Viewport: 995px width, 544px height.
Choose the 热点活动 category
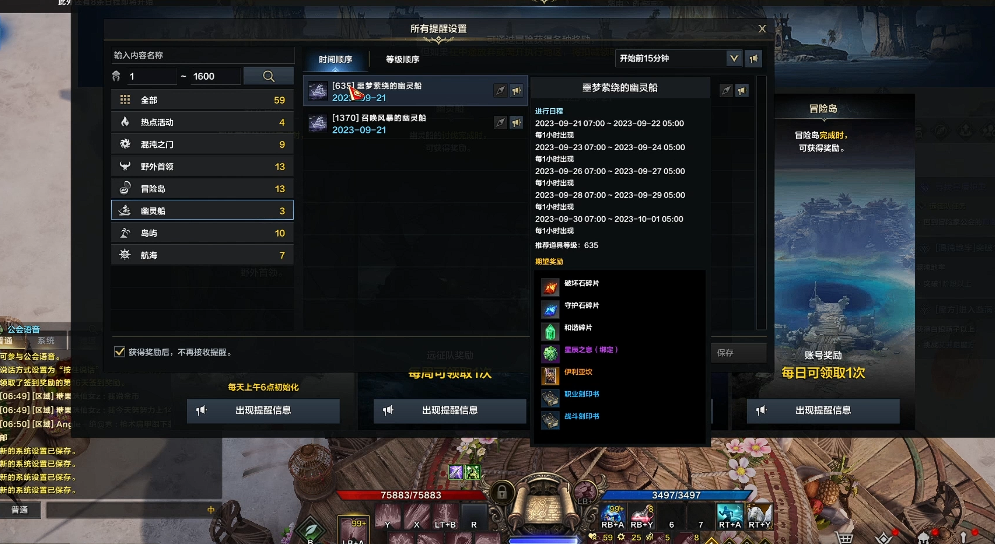point(202,122)
